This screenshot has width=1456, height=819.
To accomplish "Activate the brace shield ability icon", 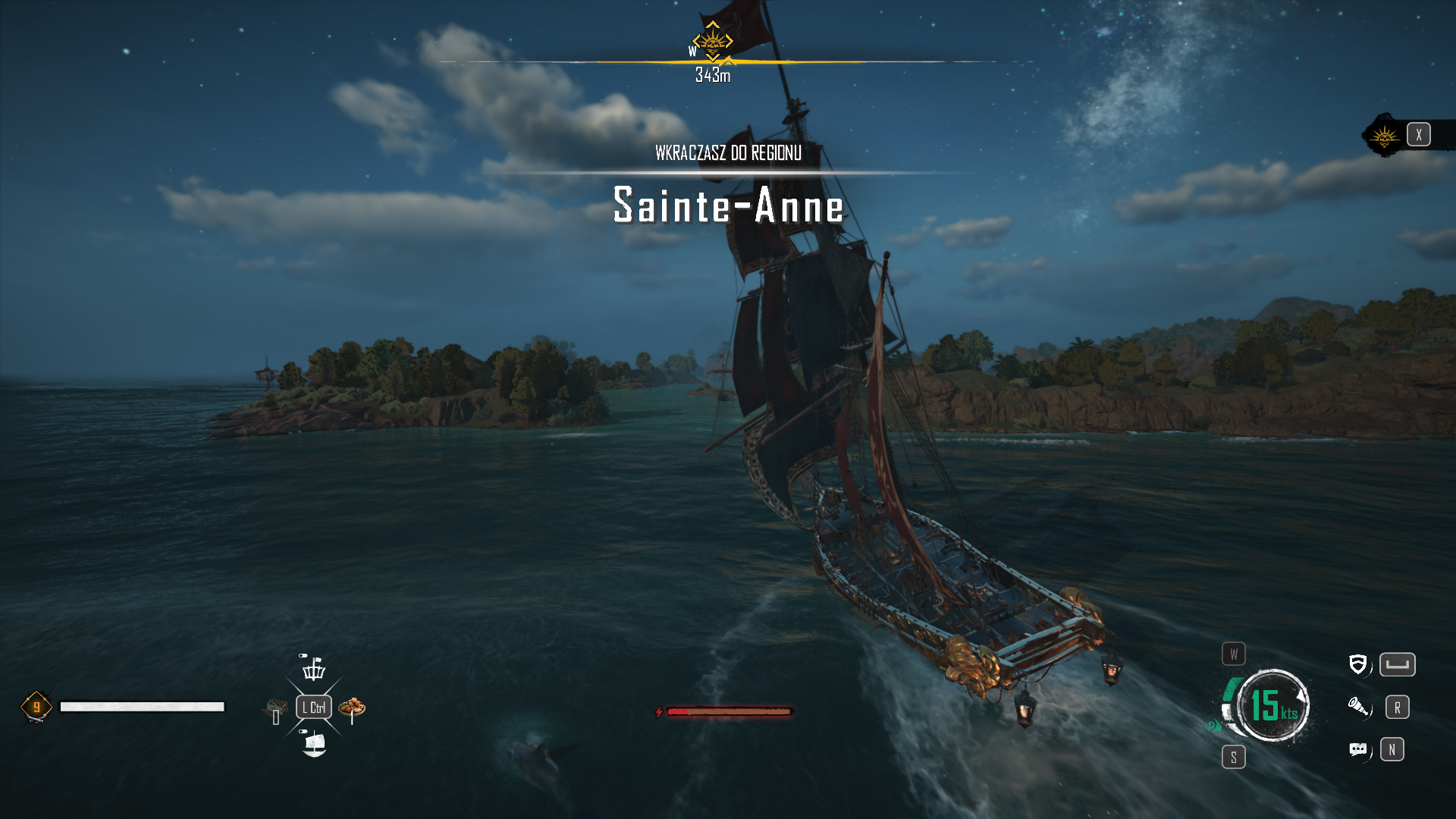I will tap(1357, 665).
